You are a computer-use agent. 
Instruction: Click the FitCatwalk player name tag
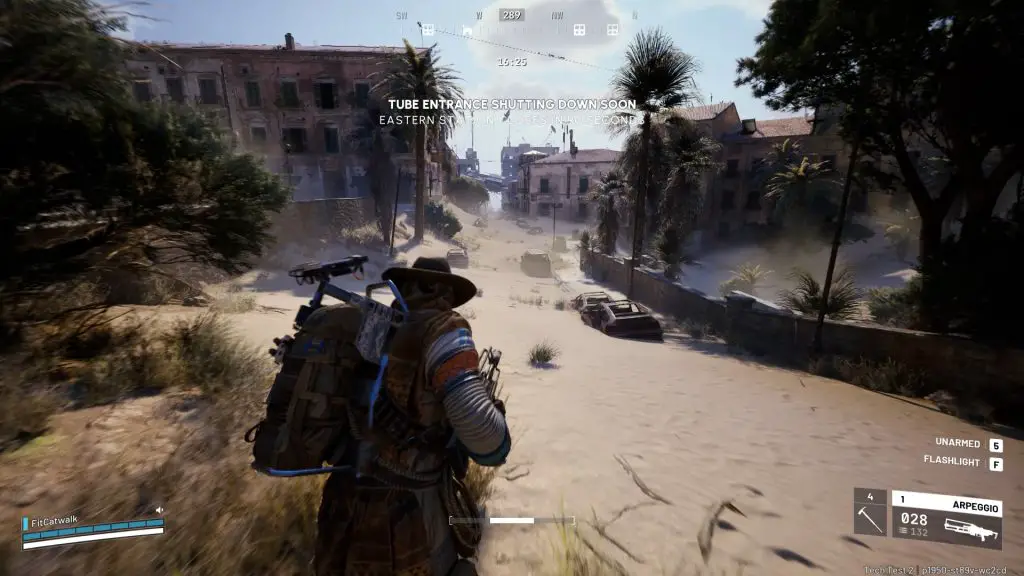[x=54, y=521]
